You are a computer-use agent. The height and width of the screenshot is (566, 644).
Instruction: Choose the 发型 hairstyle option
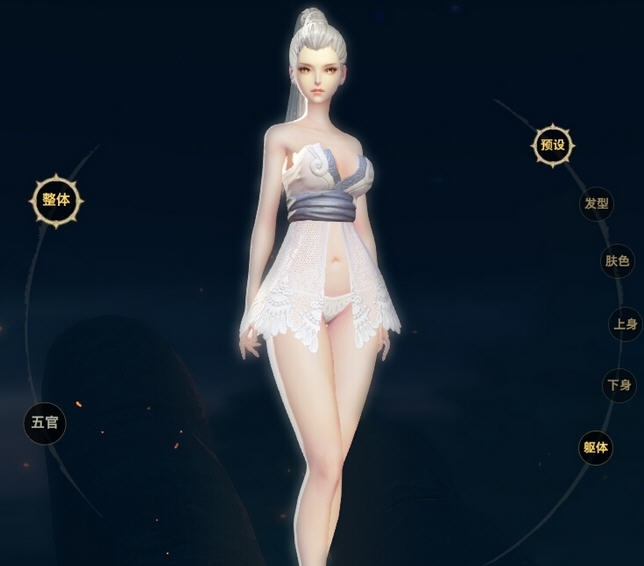[x=597, y=203]
